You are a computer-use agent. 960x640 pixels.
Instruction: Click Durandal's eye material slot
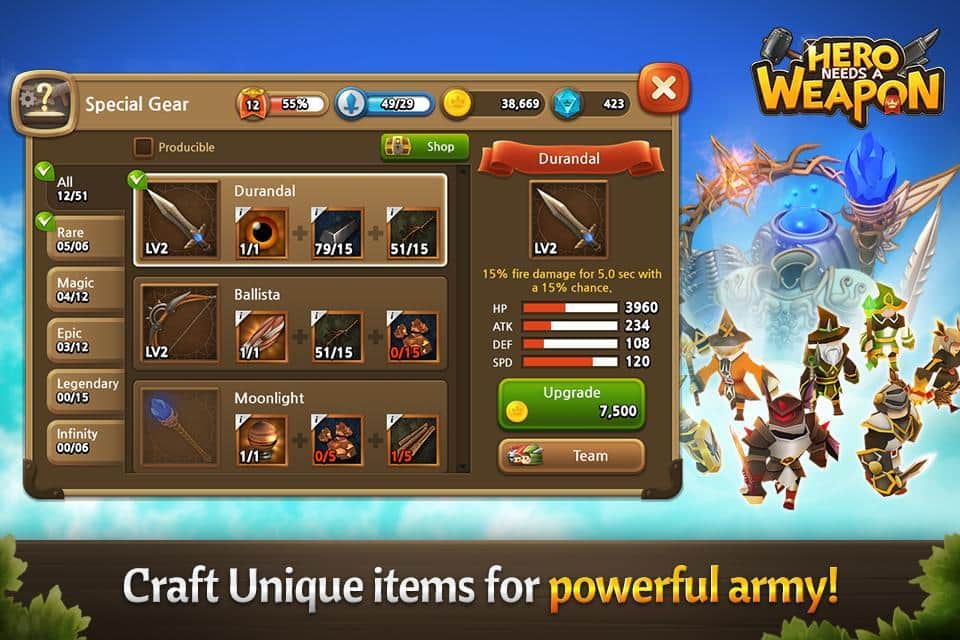point(260,232)
